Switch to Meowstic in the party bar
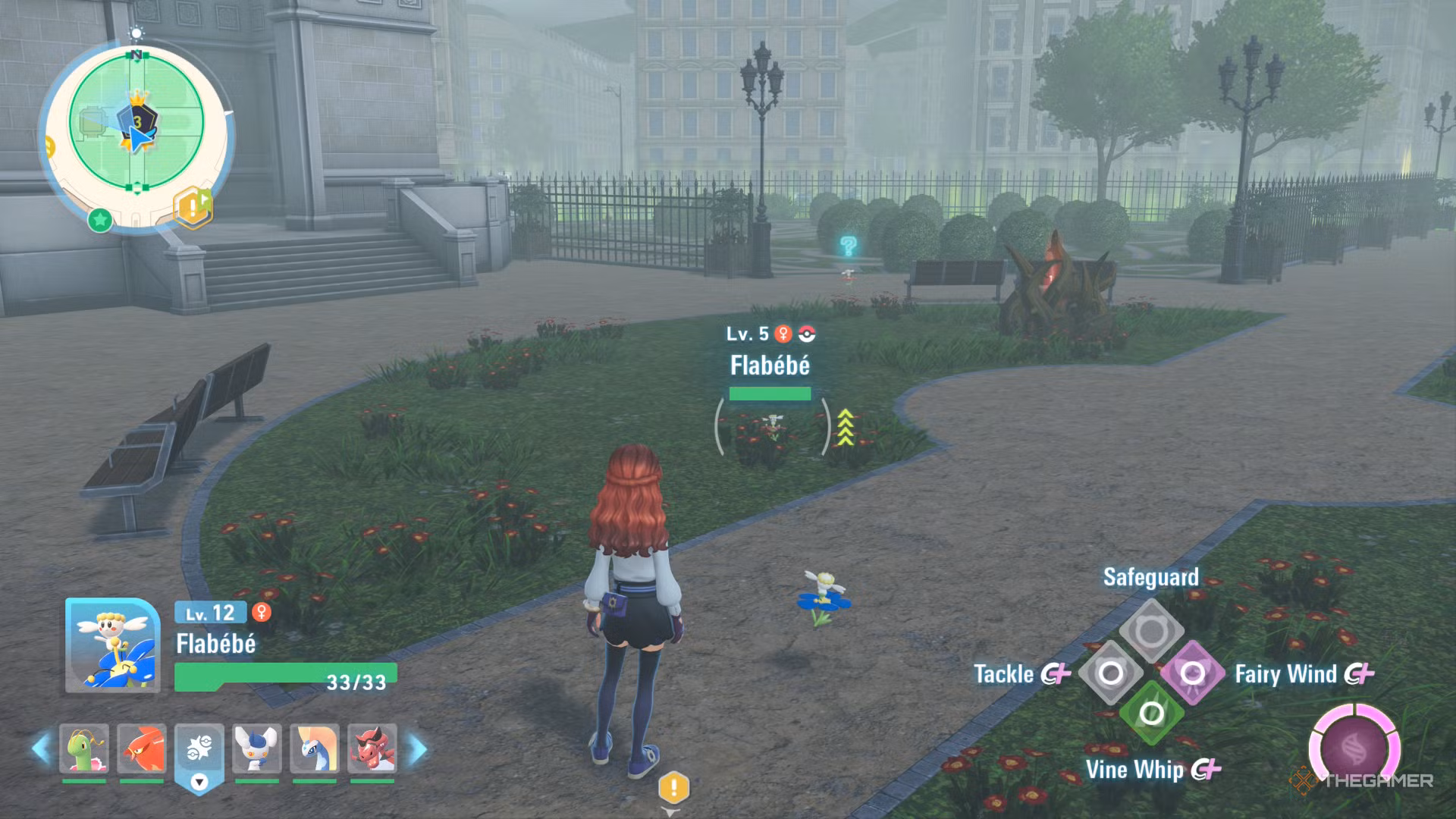 [x=257, y=748]
